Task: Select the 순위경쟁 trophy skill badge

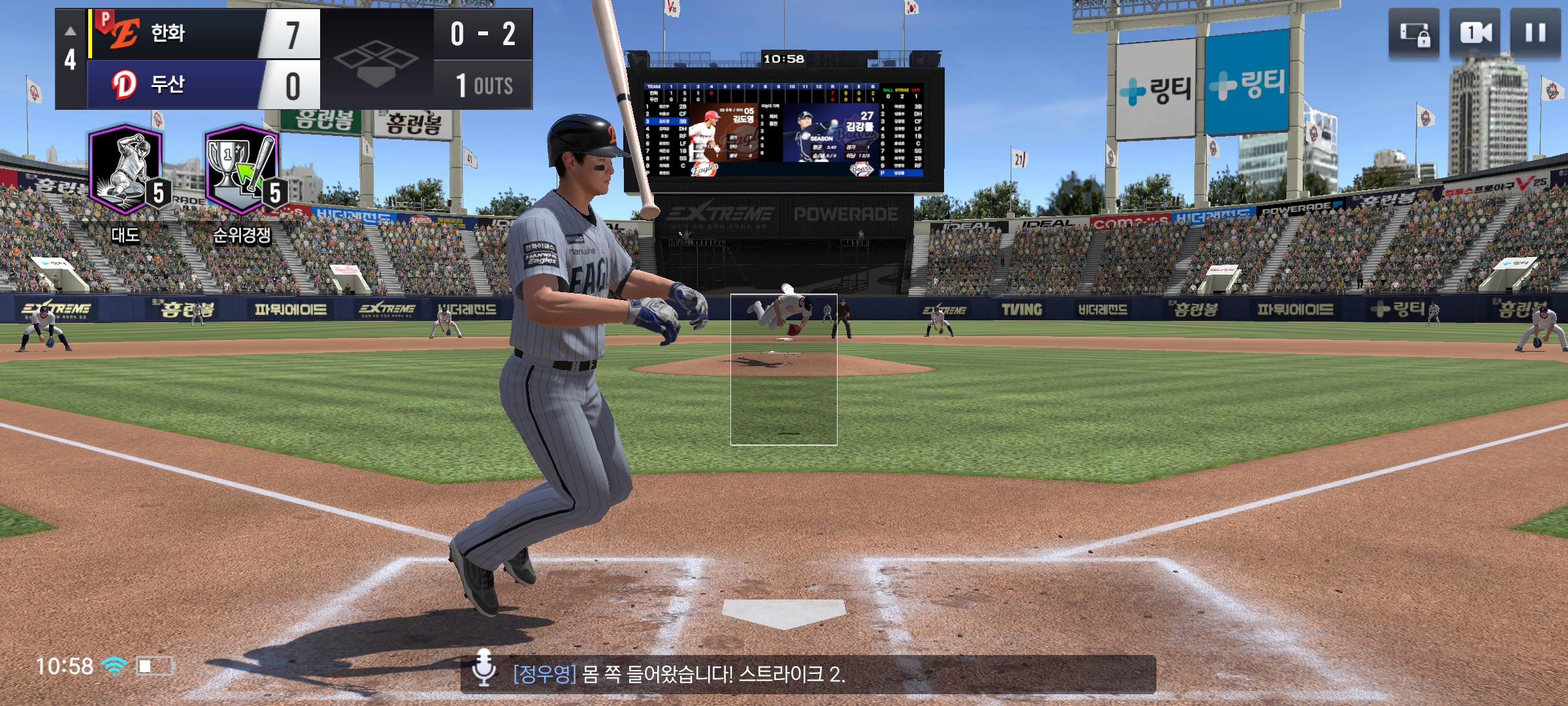Action: pyautogui.click(x=243, y=169)
